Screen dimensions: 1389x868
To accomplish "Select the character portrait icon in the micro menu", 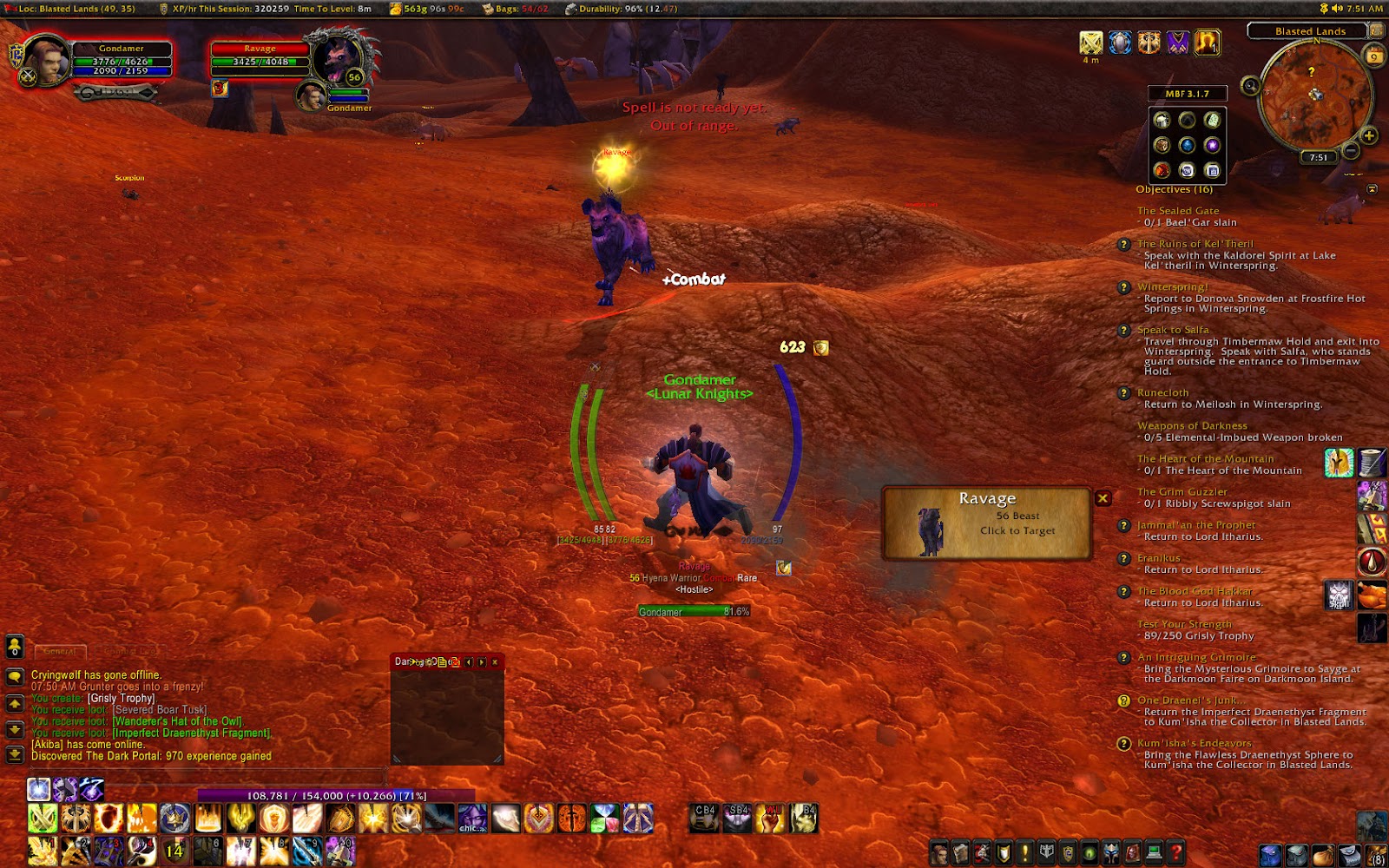I will coord(938,854).
